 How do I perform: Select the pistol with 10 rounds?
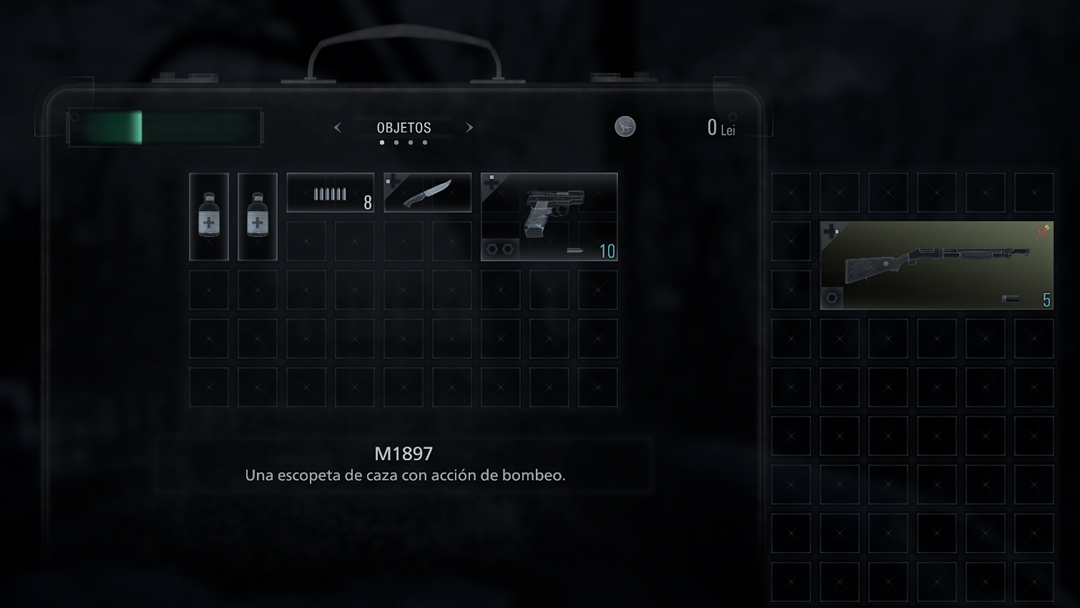[549, 216]
